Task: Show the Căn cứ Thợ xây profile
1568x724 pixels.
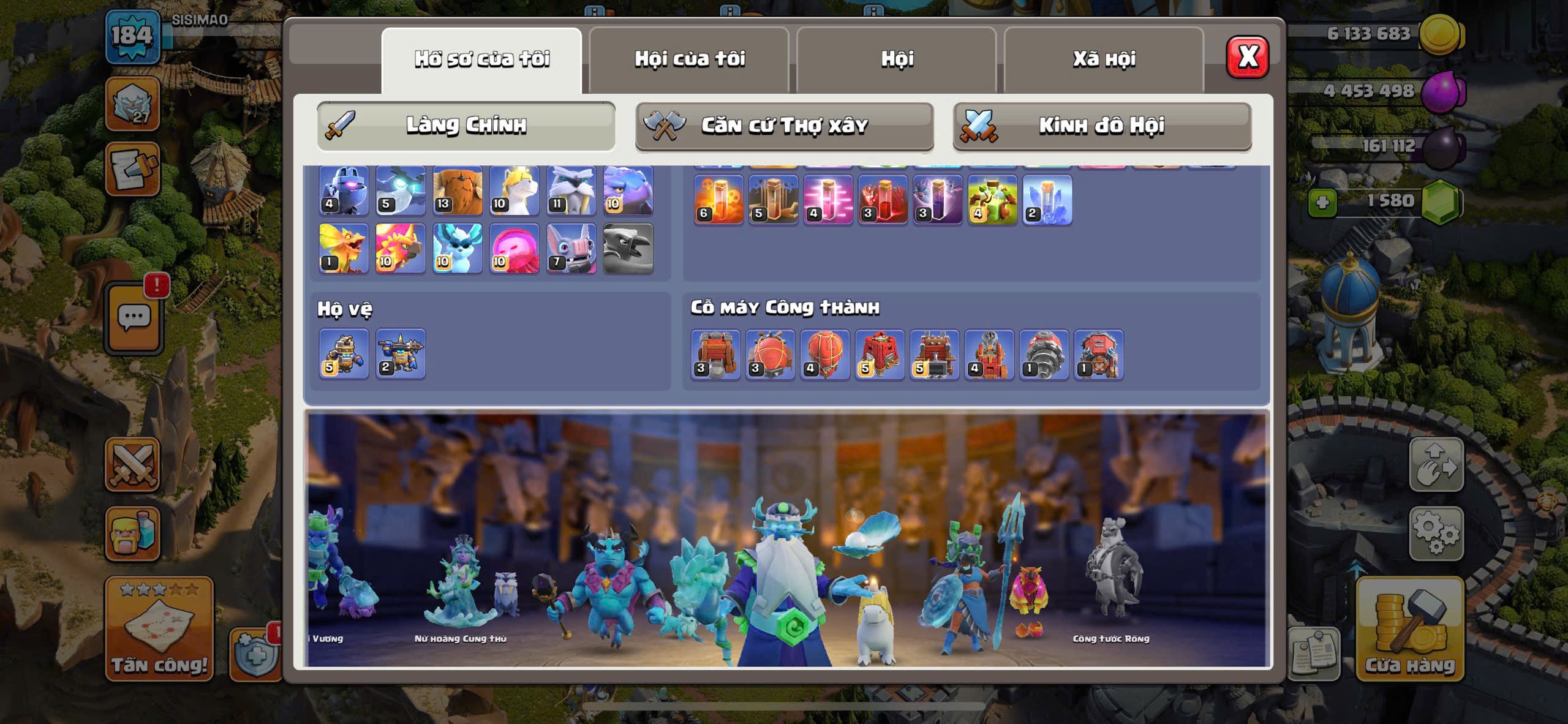Action: [x=784, y=126]
